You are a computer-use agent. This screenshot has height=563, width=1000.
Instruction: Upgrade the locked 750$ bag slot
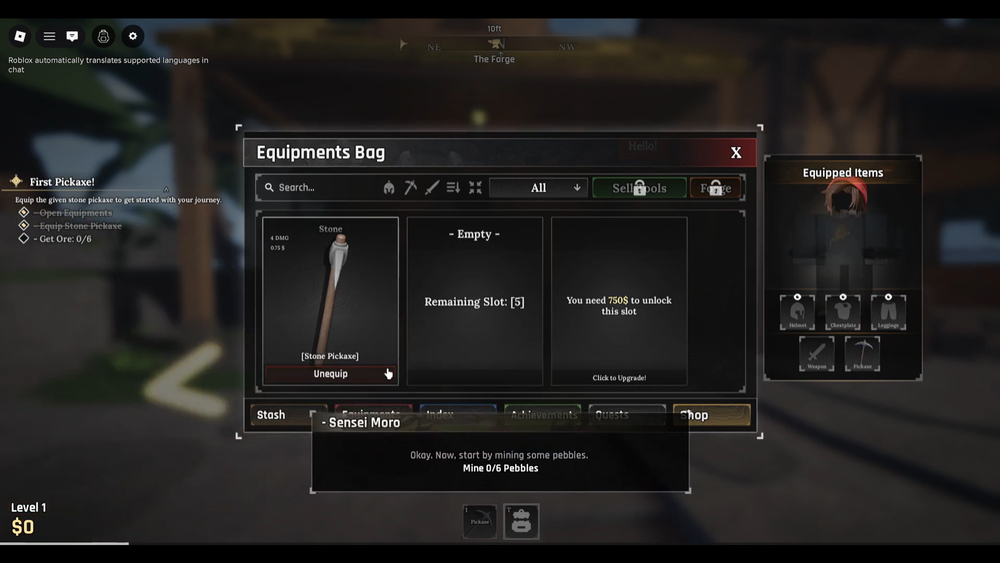click(x=619, y=301)
